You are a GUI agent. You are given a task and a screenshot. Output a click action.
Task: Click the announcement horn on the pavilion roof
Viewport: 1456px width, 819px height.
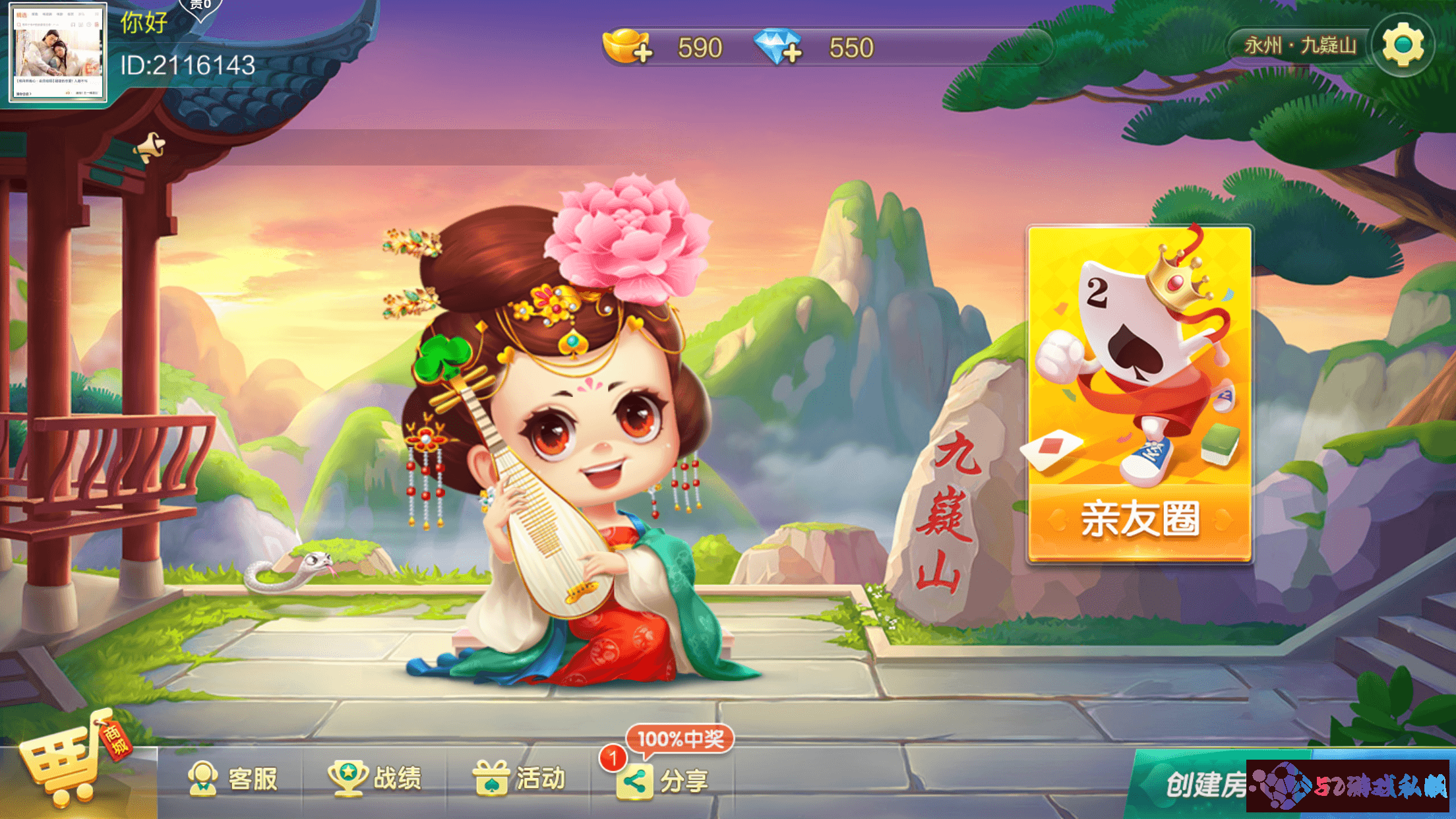click(x=150, y=146)
